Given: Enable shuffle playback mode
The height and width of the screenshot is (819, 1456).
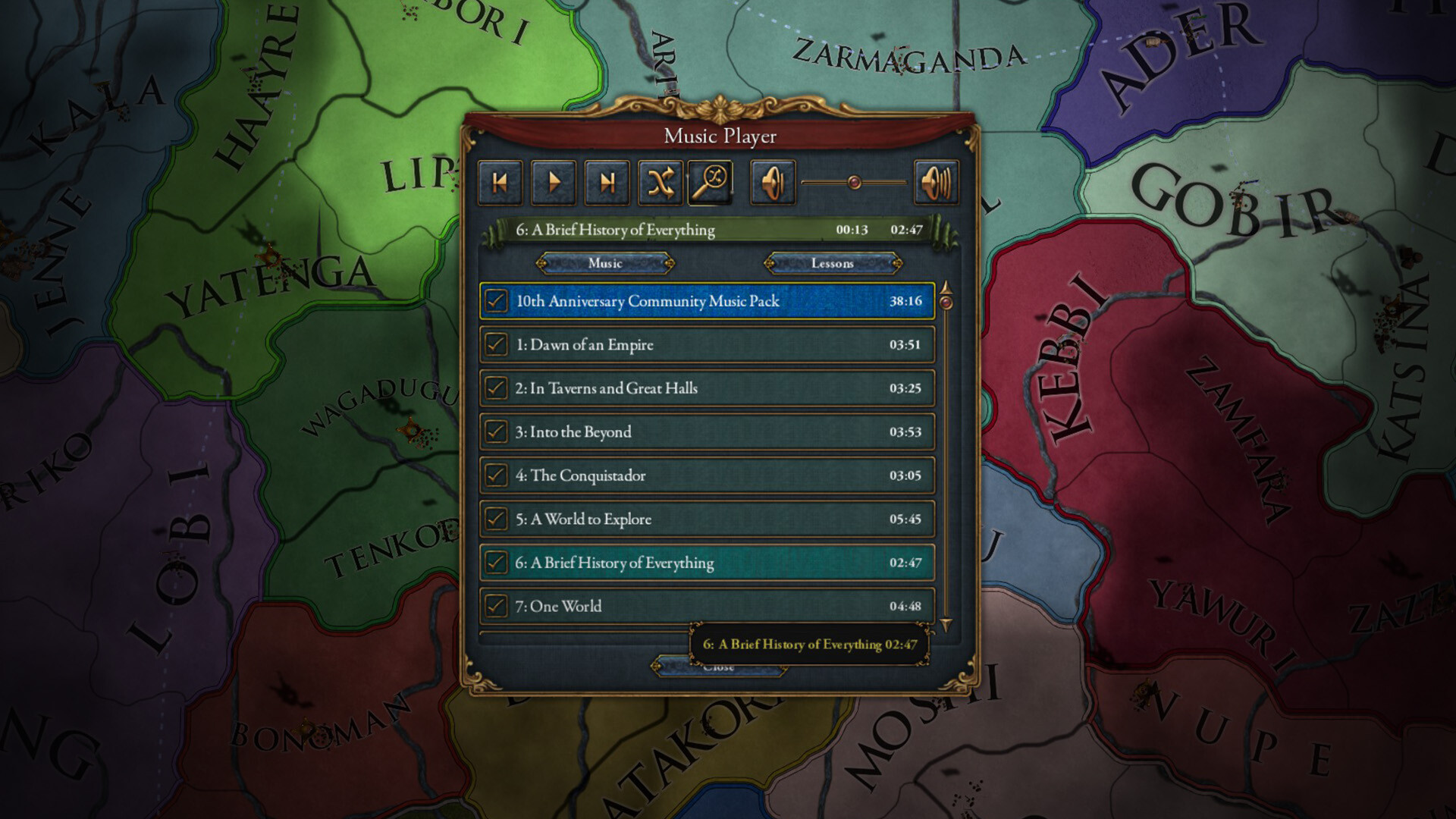Looking at the screenshot, I should (660, 181).
